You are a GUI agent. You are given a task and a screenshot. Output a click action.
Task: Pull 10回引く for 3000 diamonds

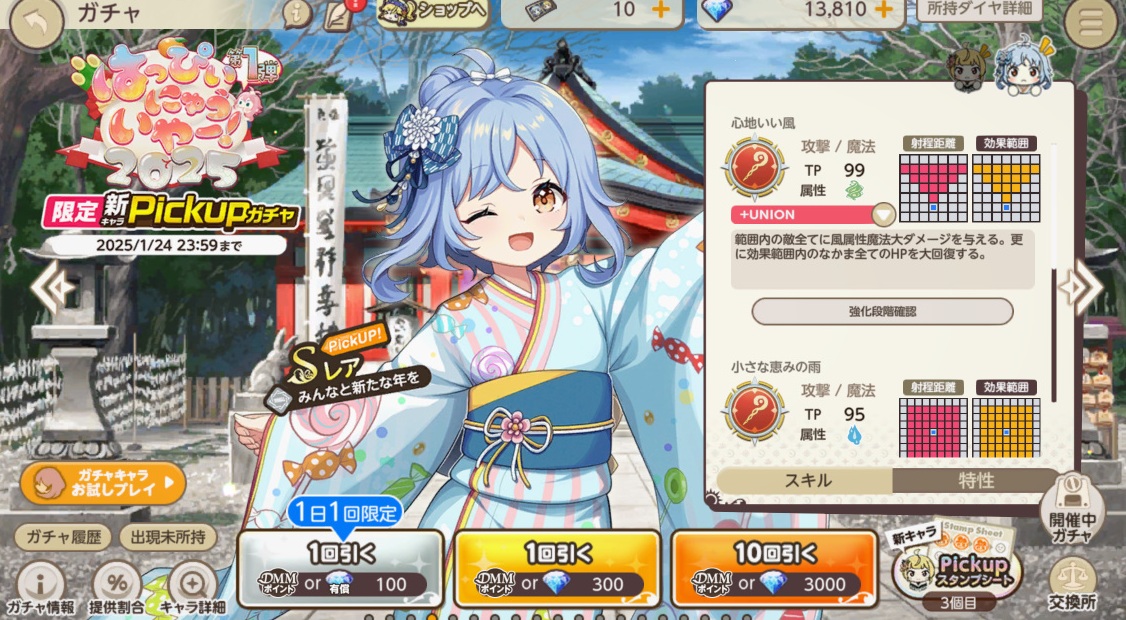(x=773, y=568)
